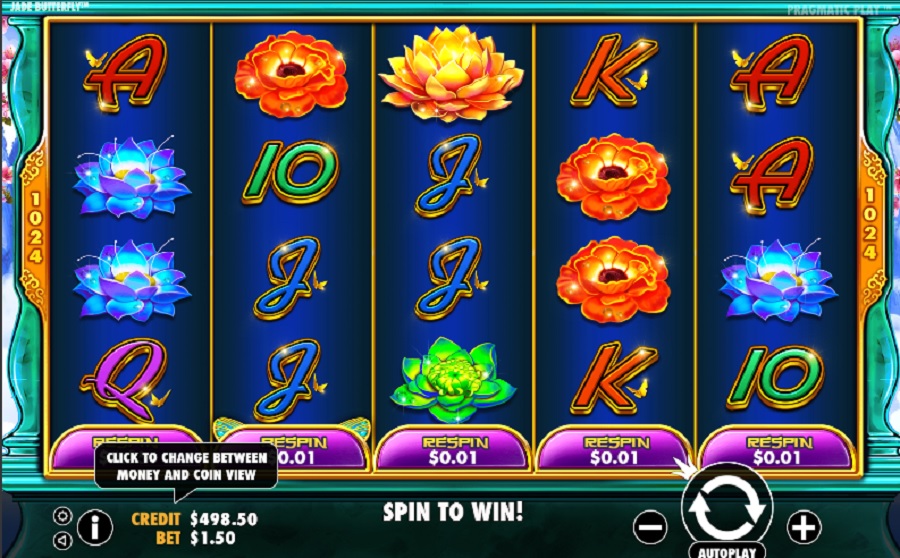900x558 pixels.
Task: Switch credit display between money and coins
Action: pyautogui.click(x=194, y=519)
